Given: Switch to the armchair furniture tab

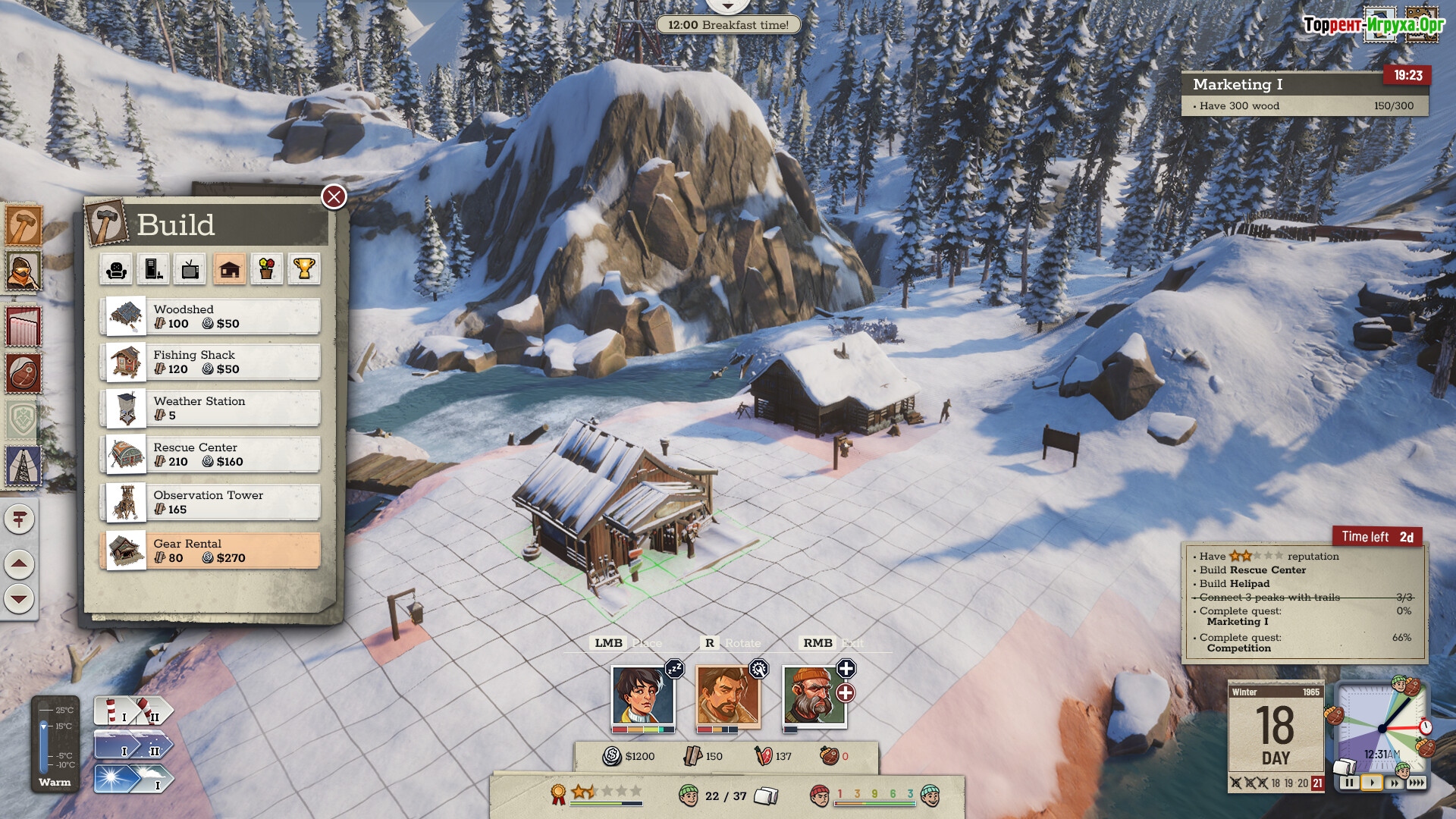Looking at the screenshot, I should pyautogui.click(x=117, y=269).
